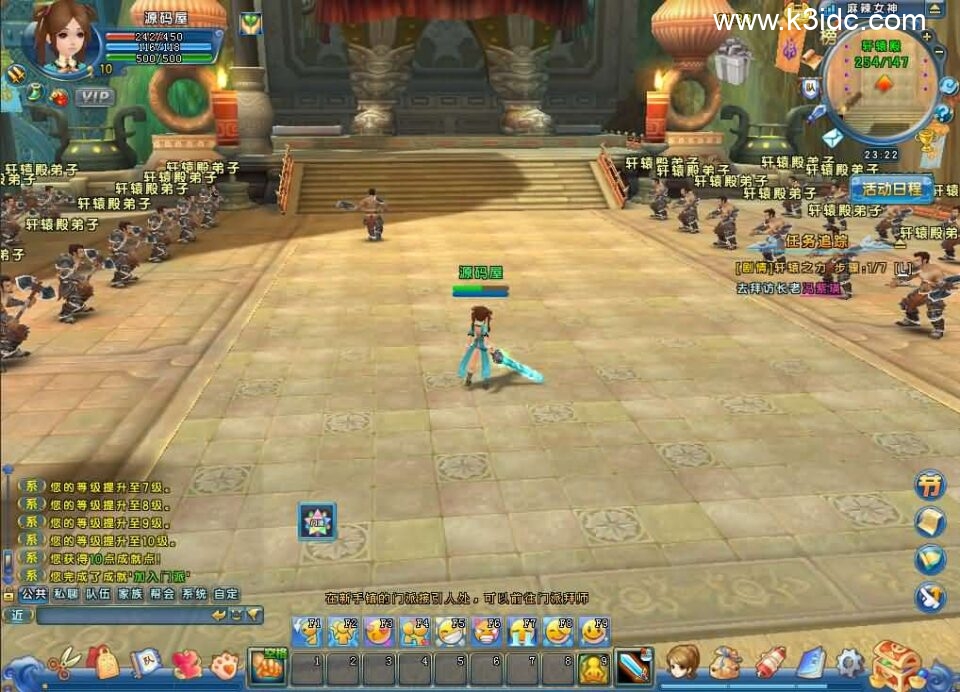
Task: Activate the sword attack skill icon
Action: 633,665
